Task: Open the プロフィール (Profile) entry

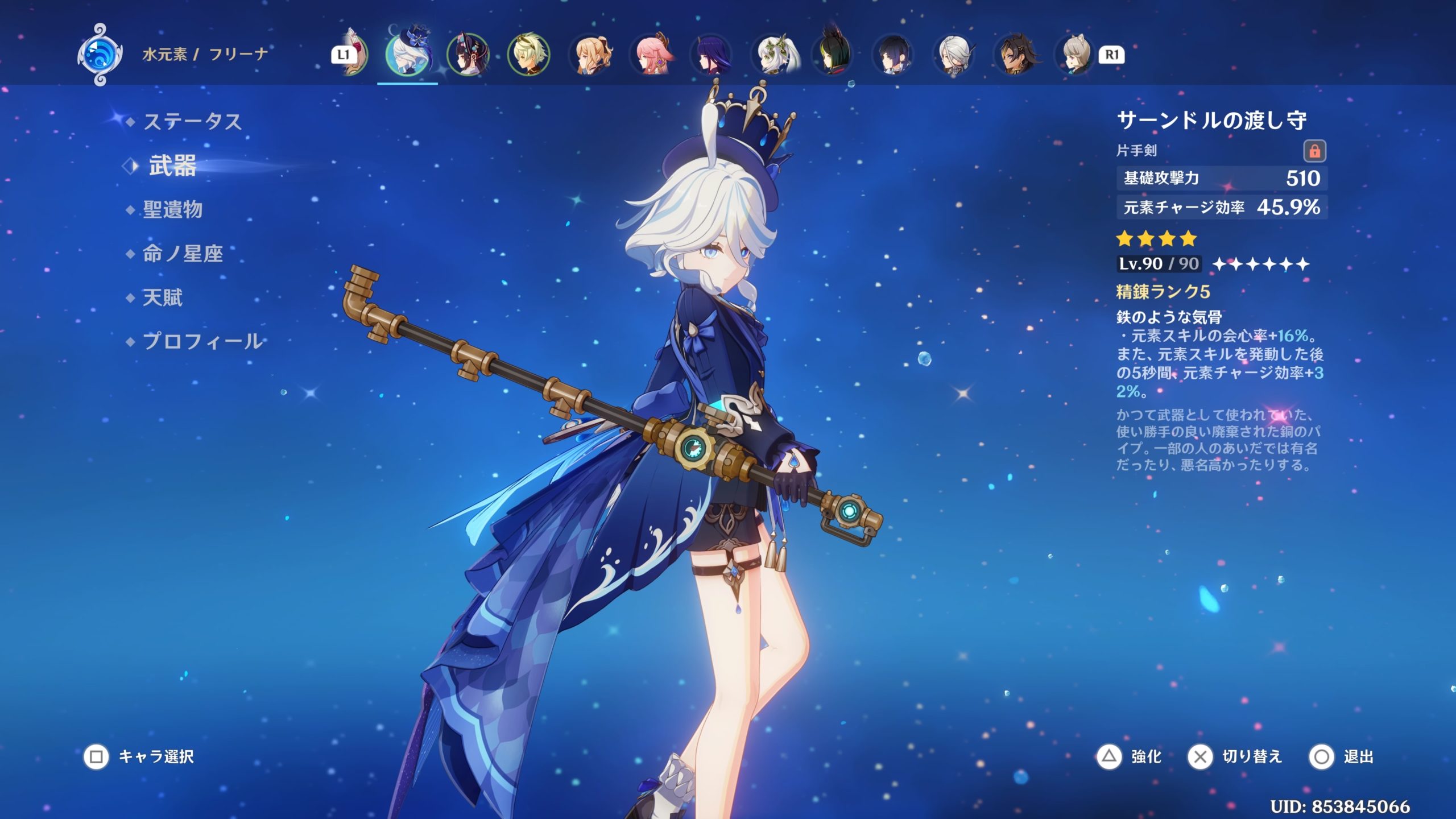Action: coord(202,341)
